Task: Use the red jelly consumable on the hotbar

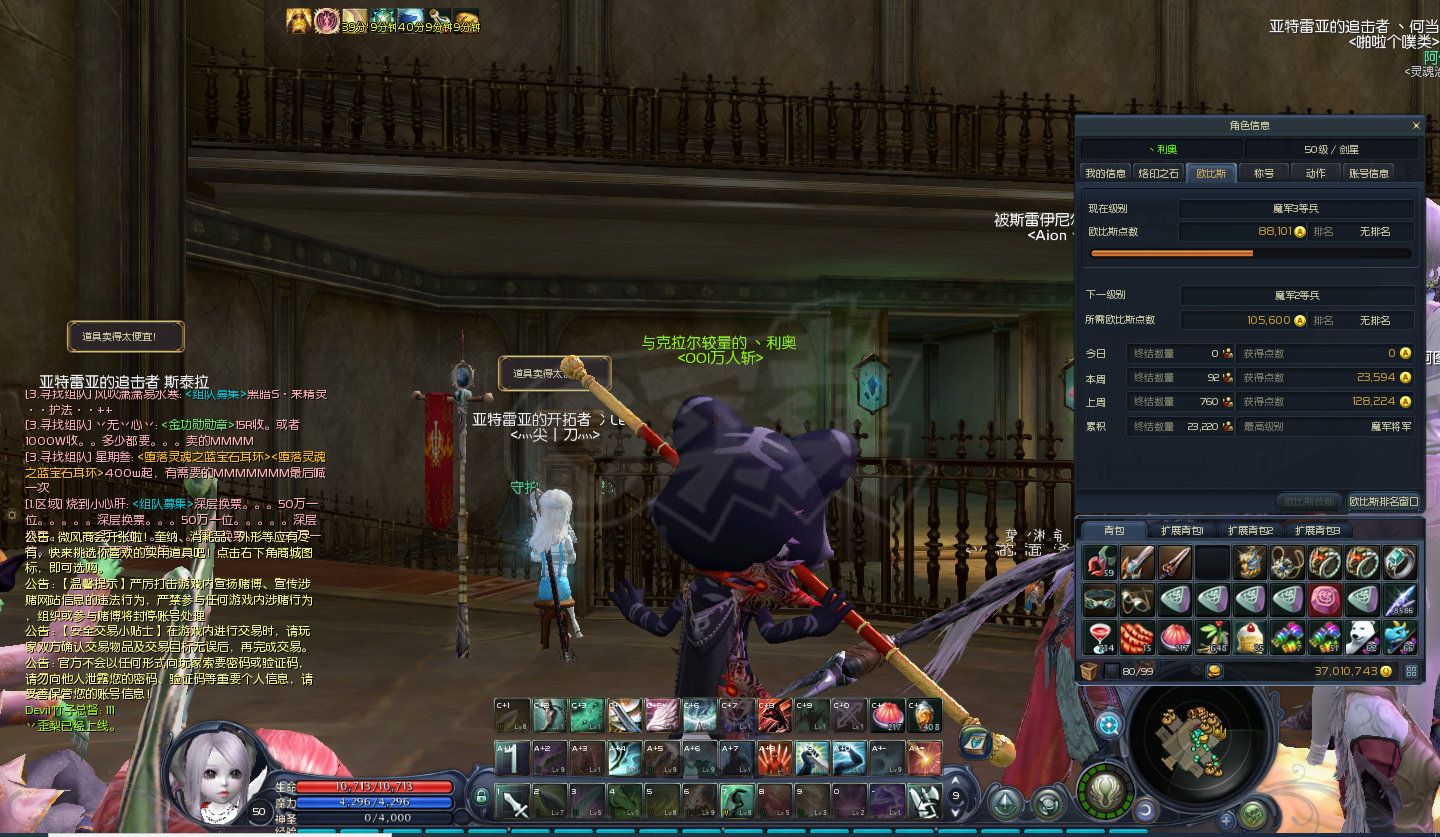Action: pos(886,715)
